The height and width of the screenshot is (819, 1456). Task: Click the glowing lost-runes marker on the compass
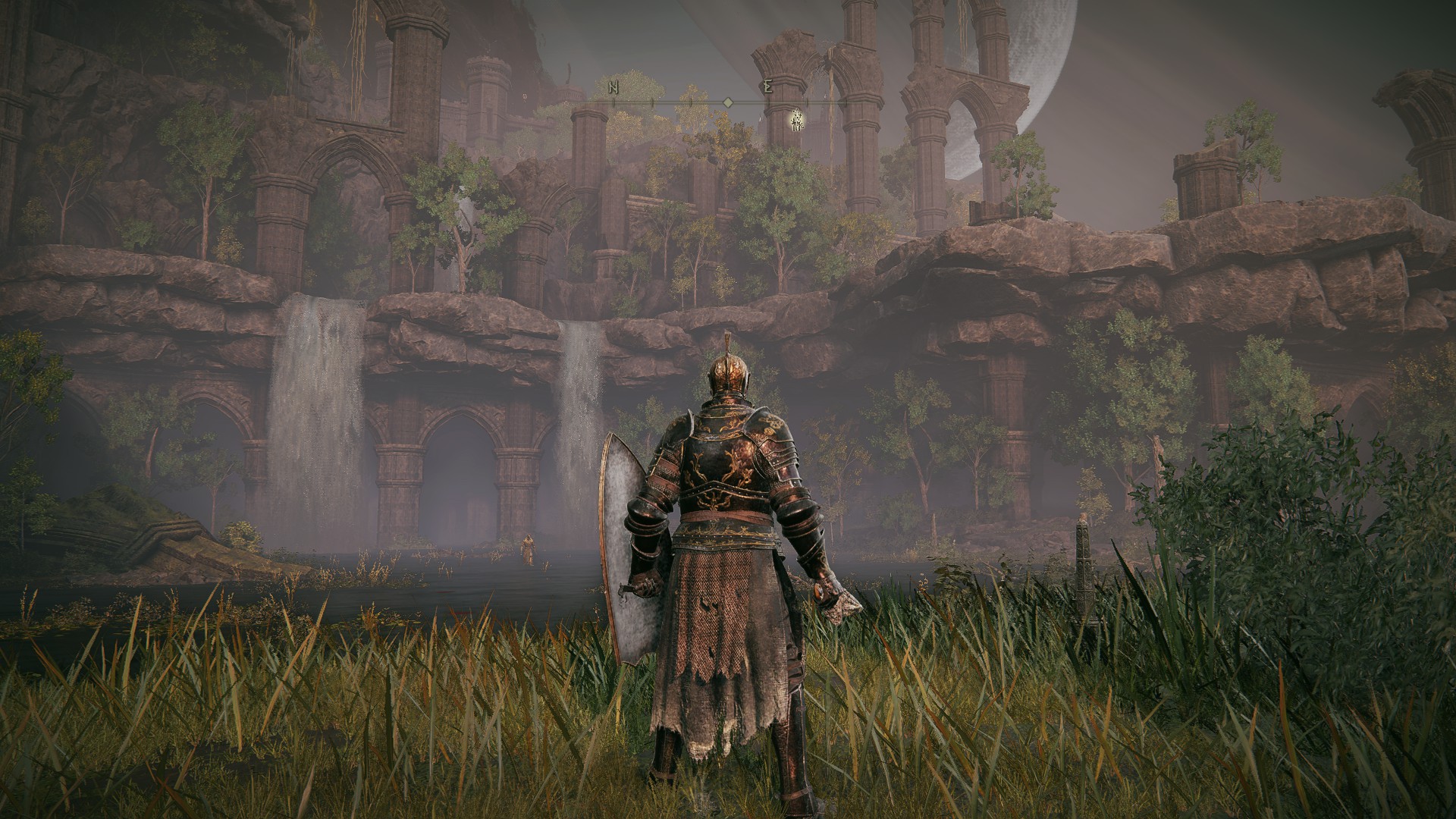tap(796, 120)
